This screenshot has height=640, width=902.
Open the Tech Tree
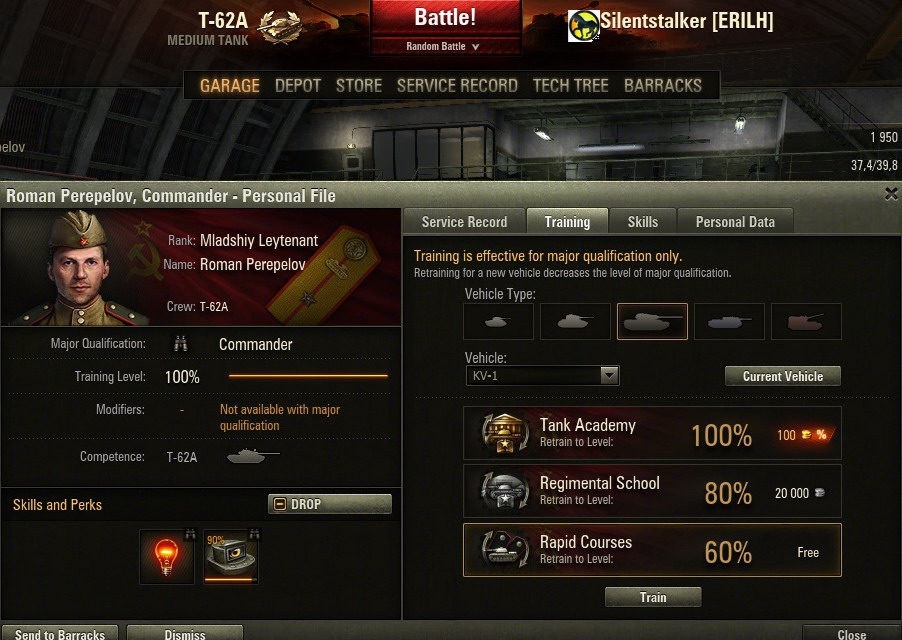[x=570, y=85]
